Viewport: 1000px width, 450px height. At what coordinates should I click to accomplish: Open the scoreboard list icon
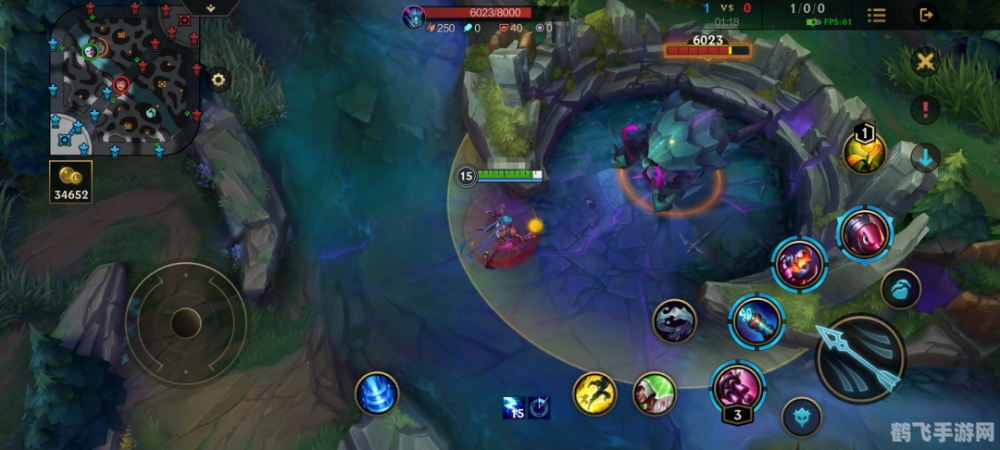[x=876, y=15]
